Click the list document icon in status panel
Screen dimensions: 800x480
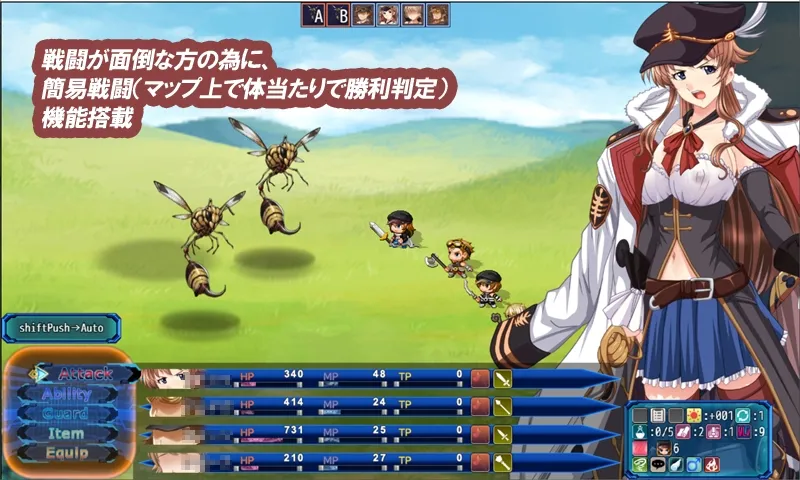[x=658, y=415]
